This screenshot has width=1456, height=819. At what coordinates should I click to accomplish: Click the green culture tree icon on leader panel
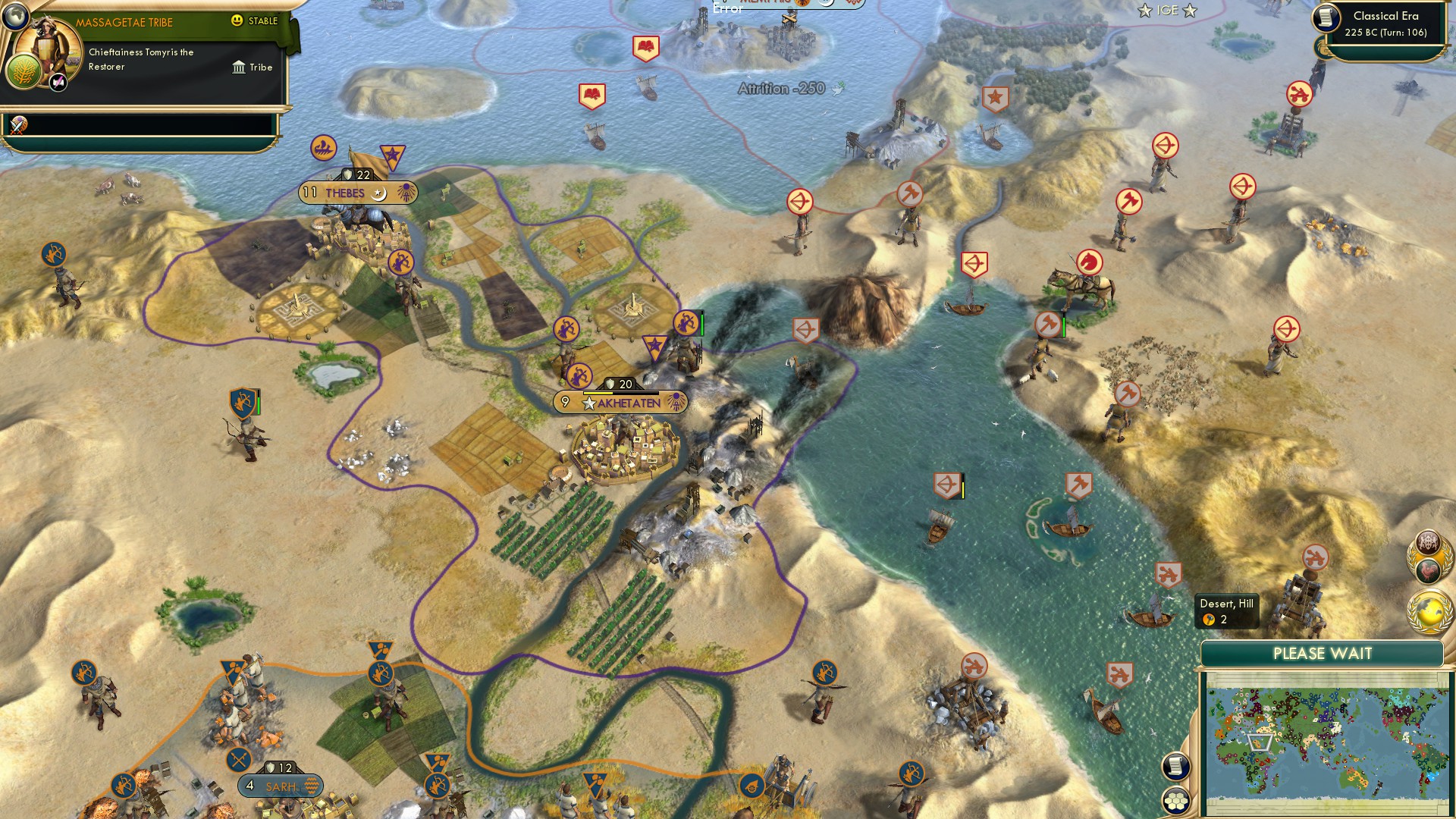tap(25, 71)
